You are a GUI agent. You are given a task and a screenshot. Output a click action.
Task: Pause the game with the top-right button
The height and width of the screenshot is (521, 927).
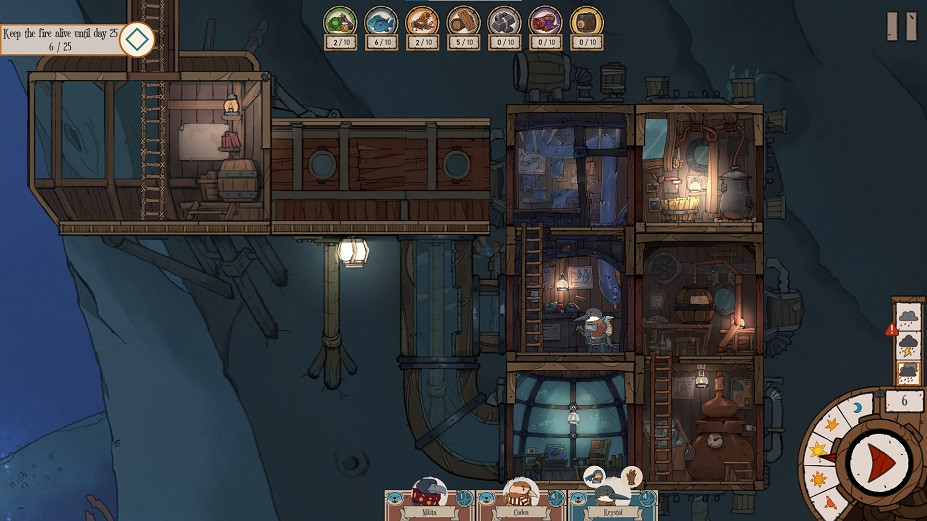[x=901, y=26]
